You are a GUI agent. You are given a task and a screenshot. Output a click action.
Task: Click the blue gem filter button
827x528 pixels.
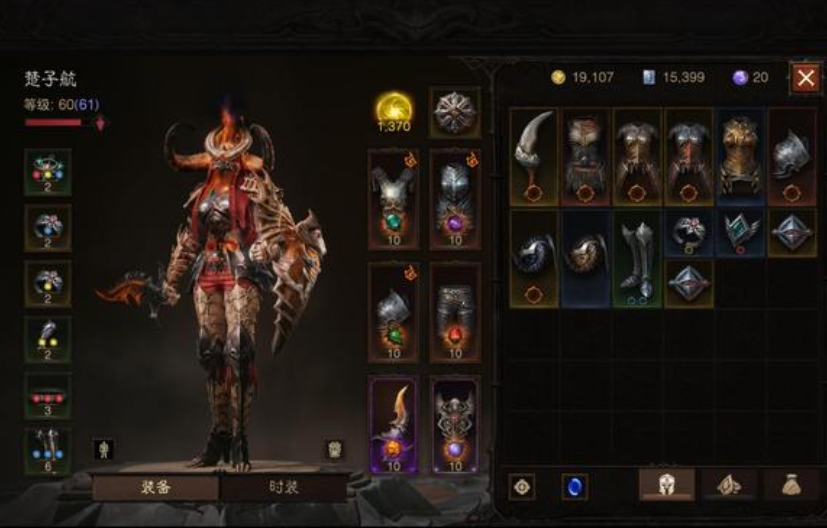coord(574,487)
